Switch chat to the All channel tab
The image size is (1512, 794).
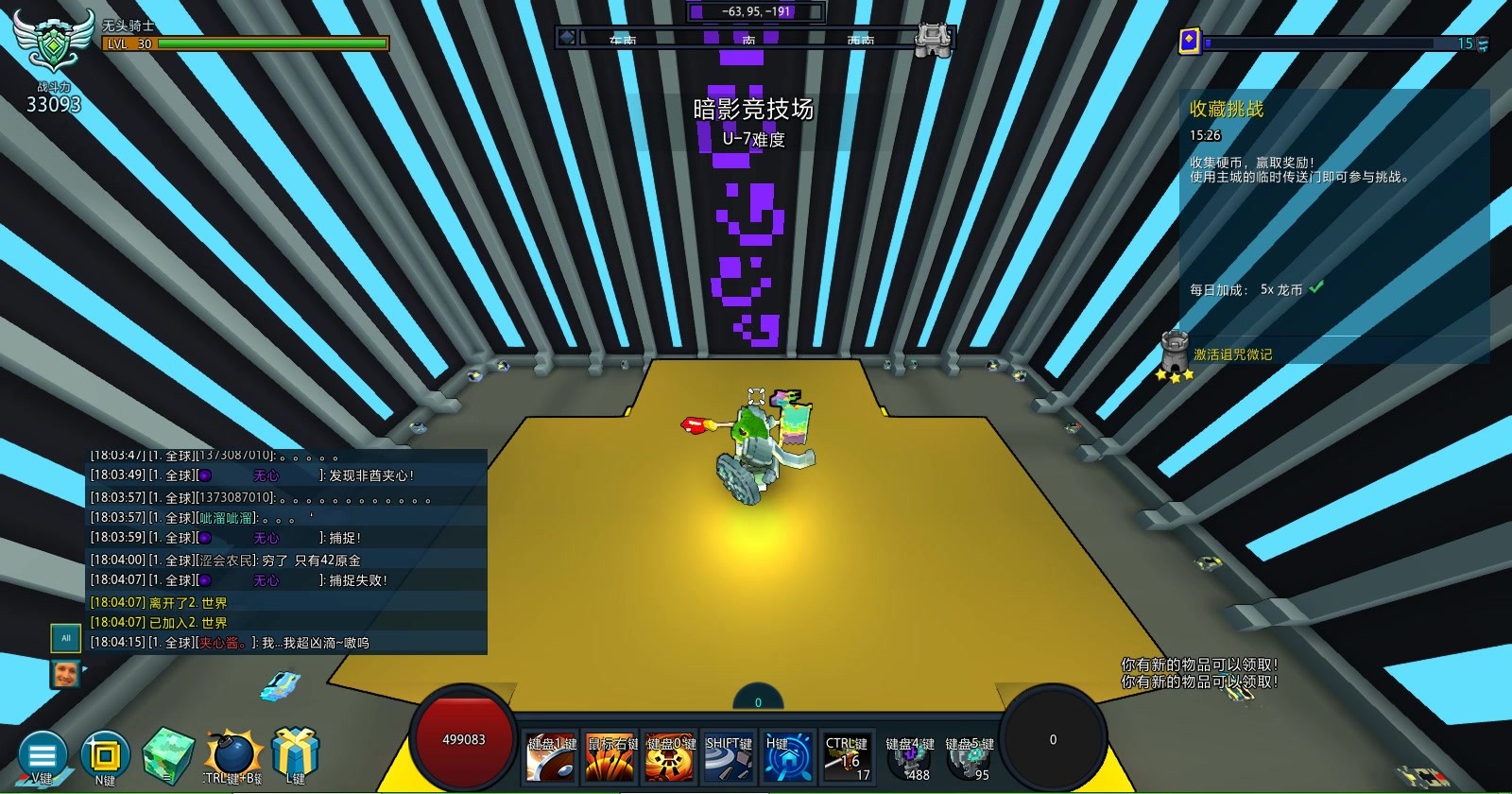(x=65, y=638)
